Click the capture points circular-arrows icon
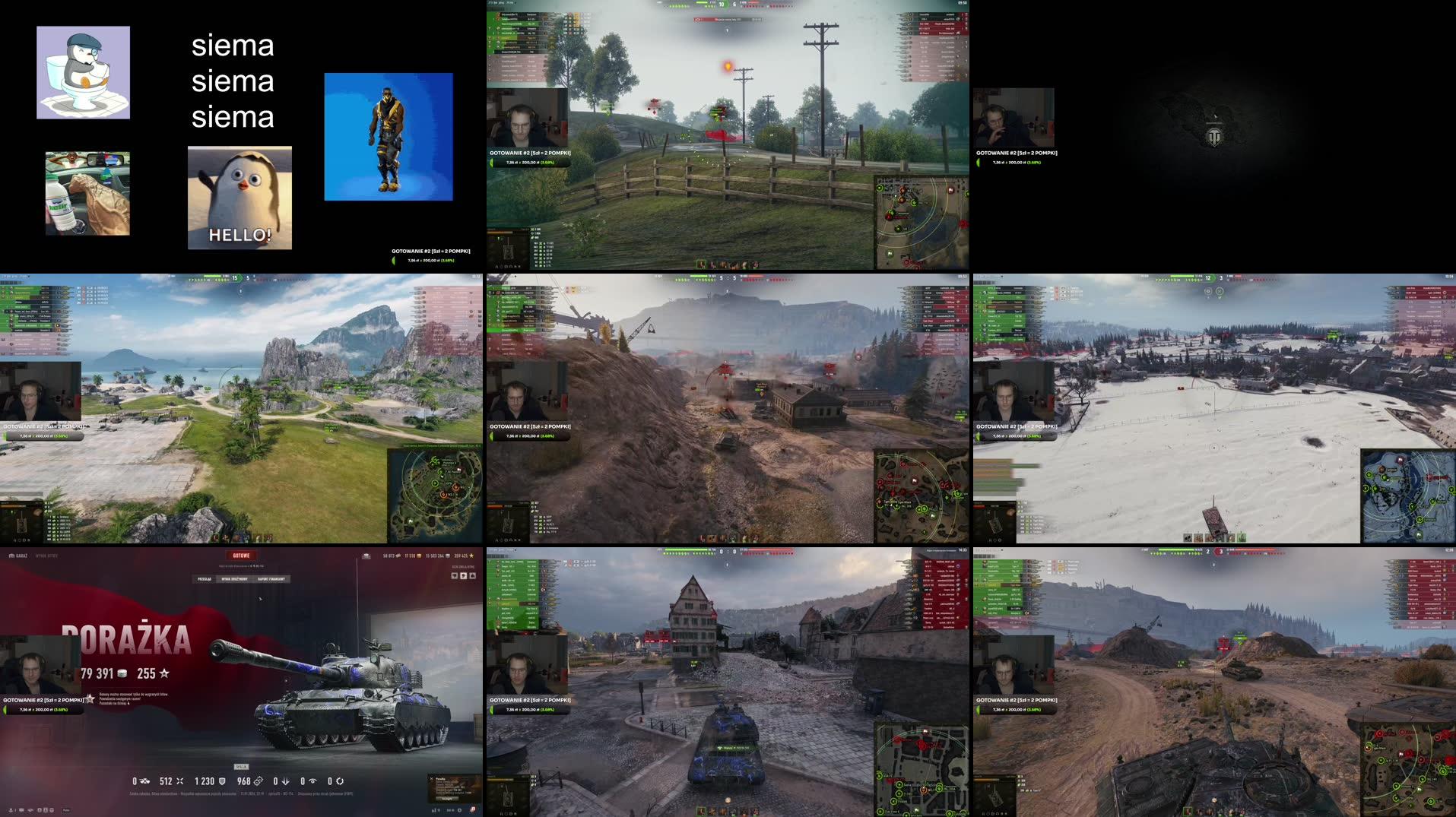The width and height of the screenshot is (1456, 817). point(341,781)
